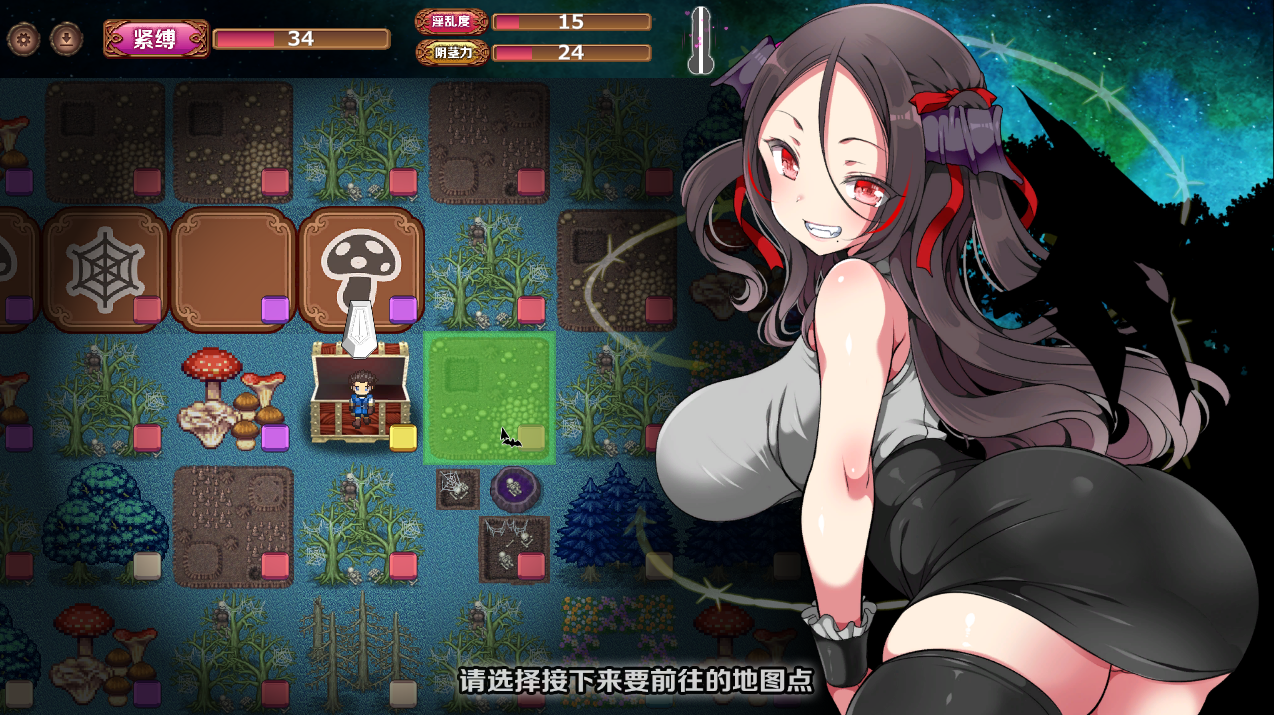Choose the spider web map card
Screen dimensions: 1274x715
pos(105,268)
